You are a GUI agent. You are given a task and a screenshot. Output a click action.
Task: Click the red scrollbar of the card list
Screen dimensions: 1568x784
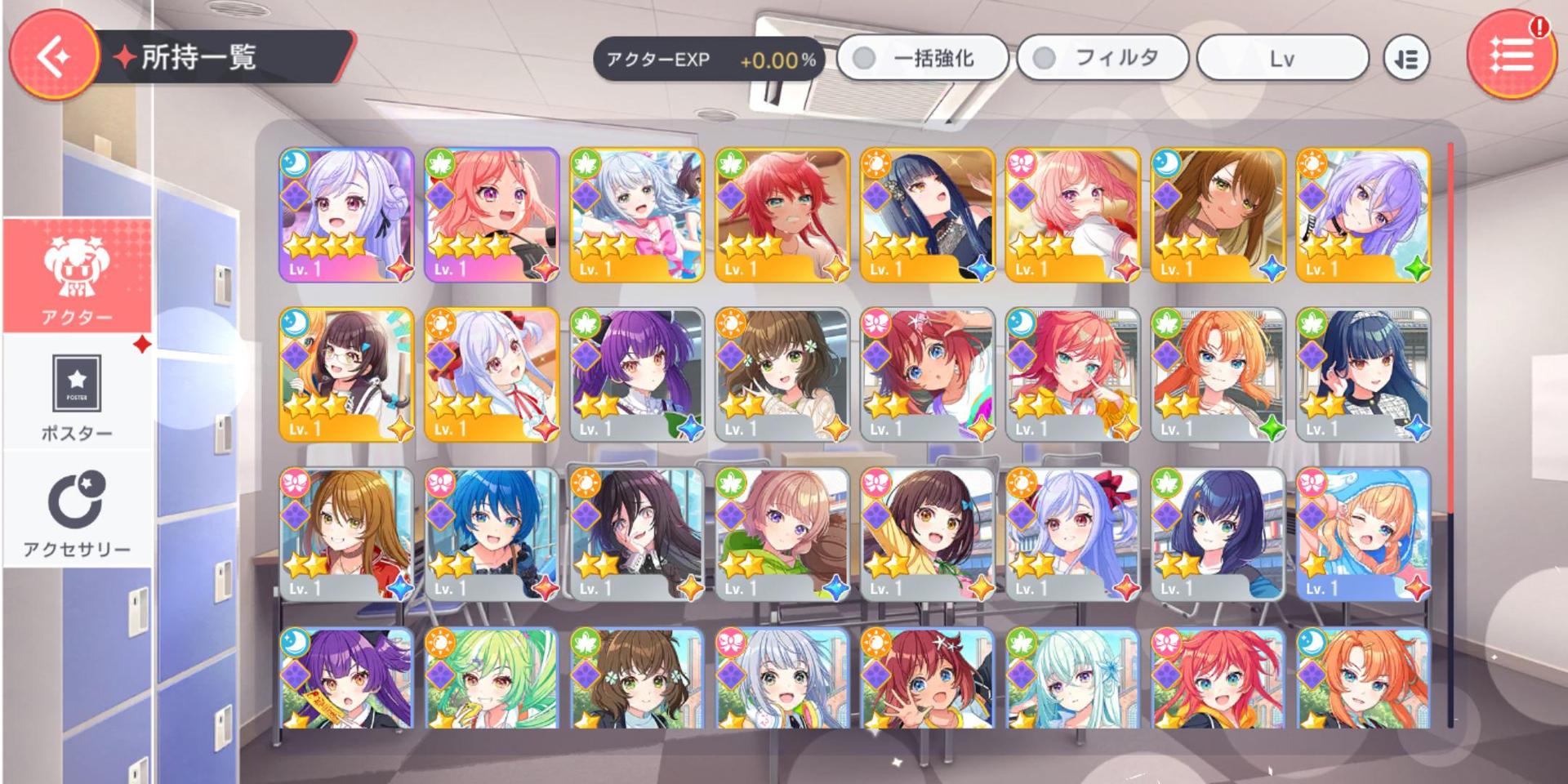click(1450, 327)
